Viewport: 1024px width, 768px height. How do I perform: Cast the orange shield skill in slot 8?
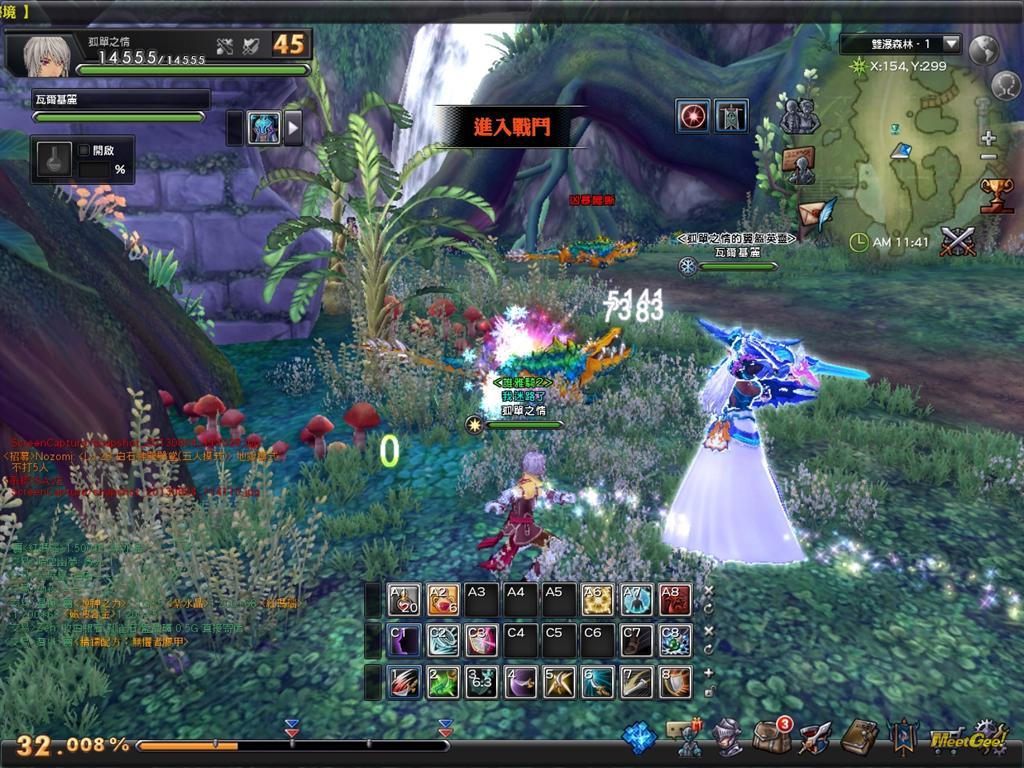674,682
